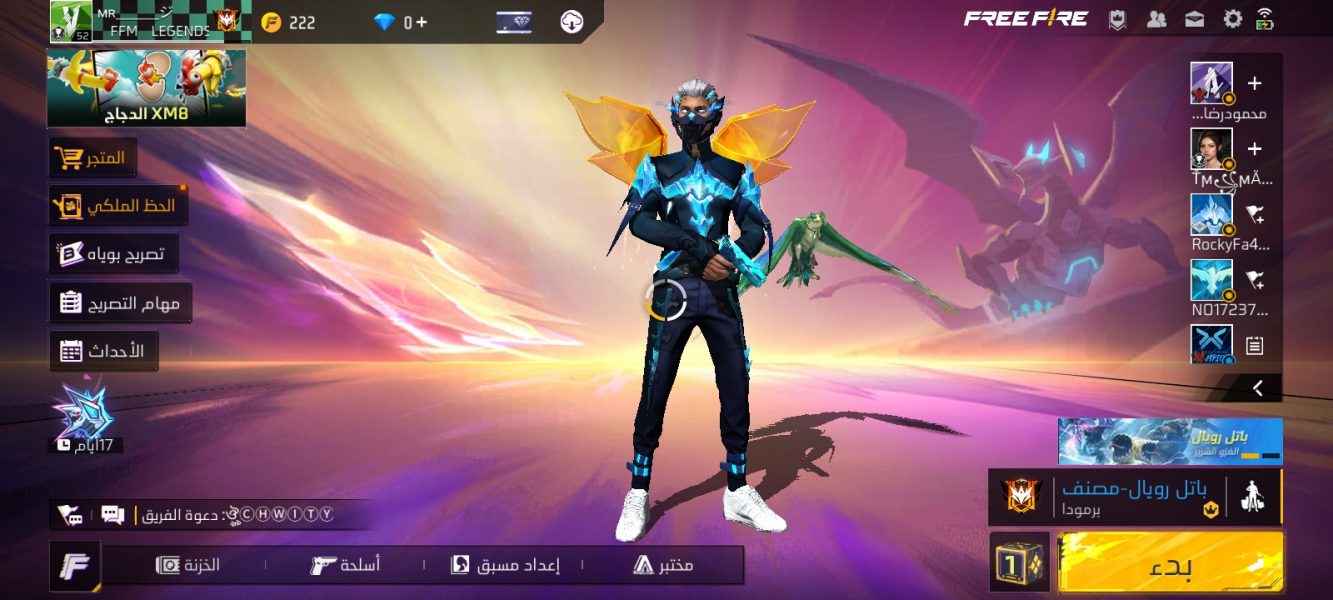Open the friends list icon

point(1157,19)
